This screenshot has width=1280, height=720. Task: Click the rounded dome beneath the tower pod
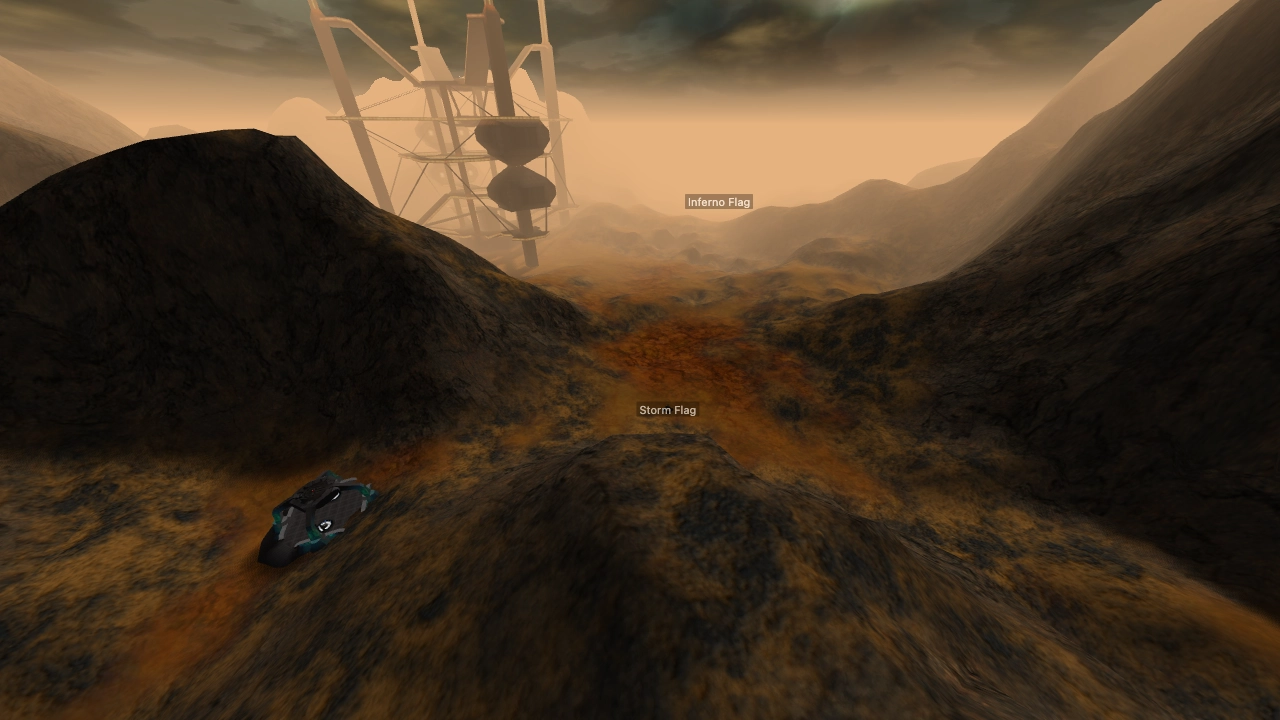[x=521, y=190]
